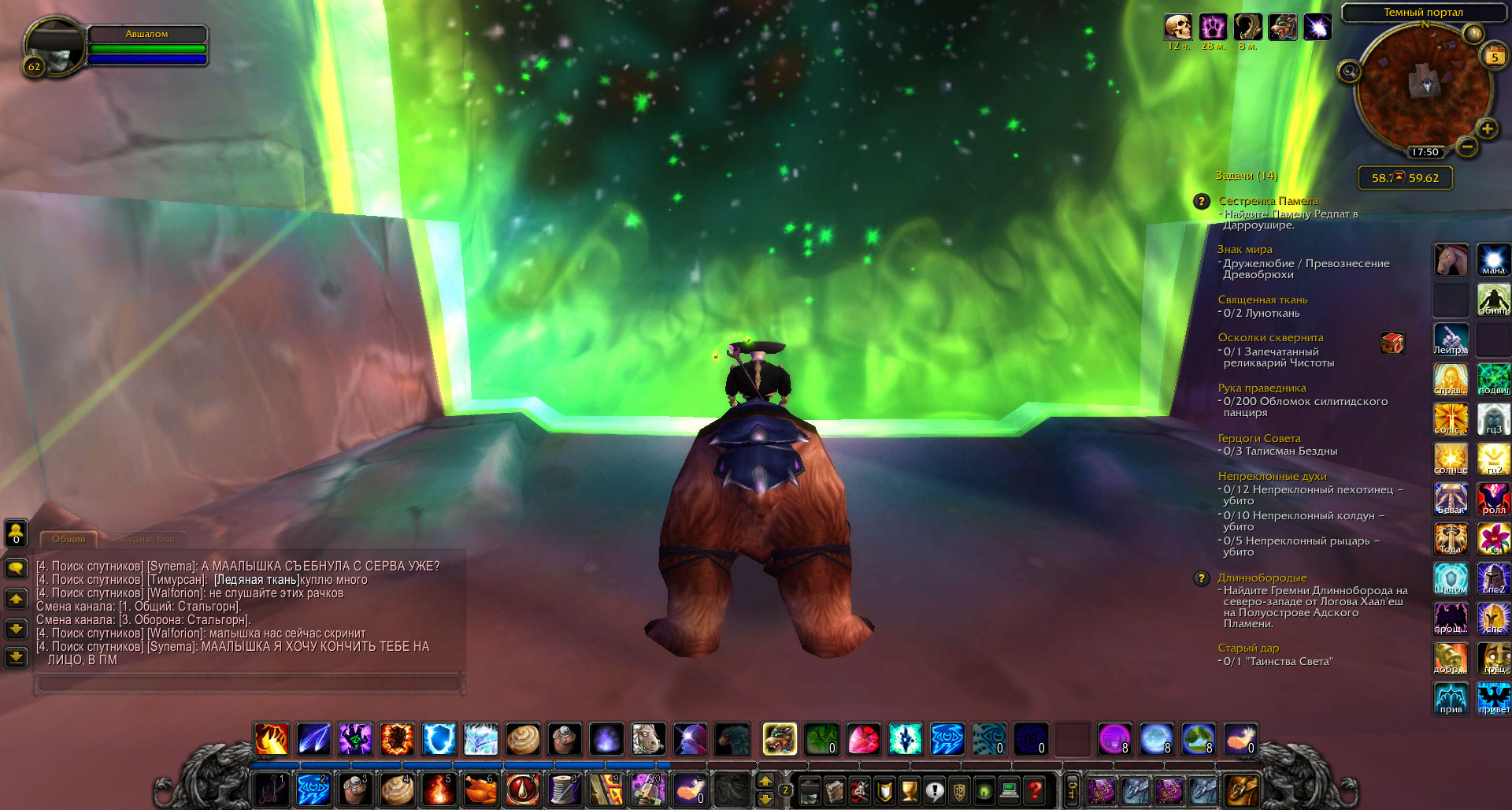Screen dimensions: 1512x810
Task: Open the minimap tracking magnifier button
Action: [1349, 72]
